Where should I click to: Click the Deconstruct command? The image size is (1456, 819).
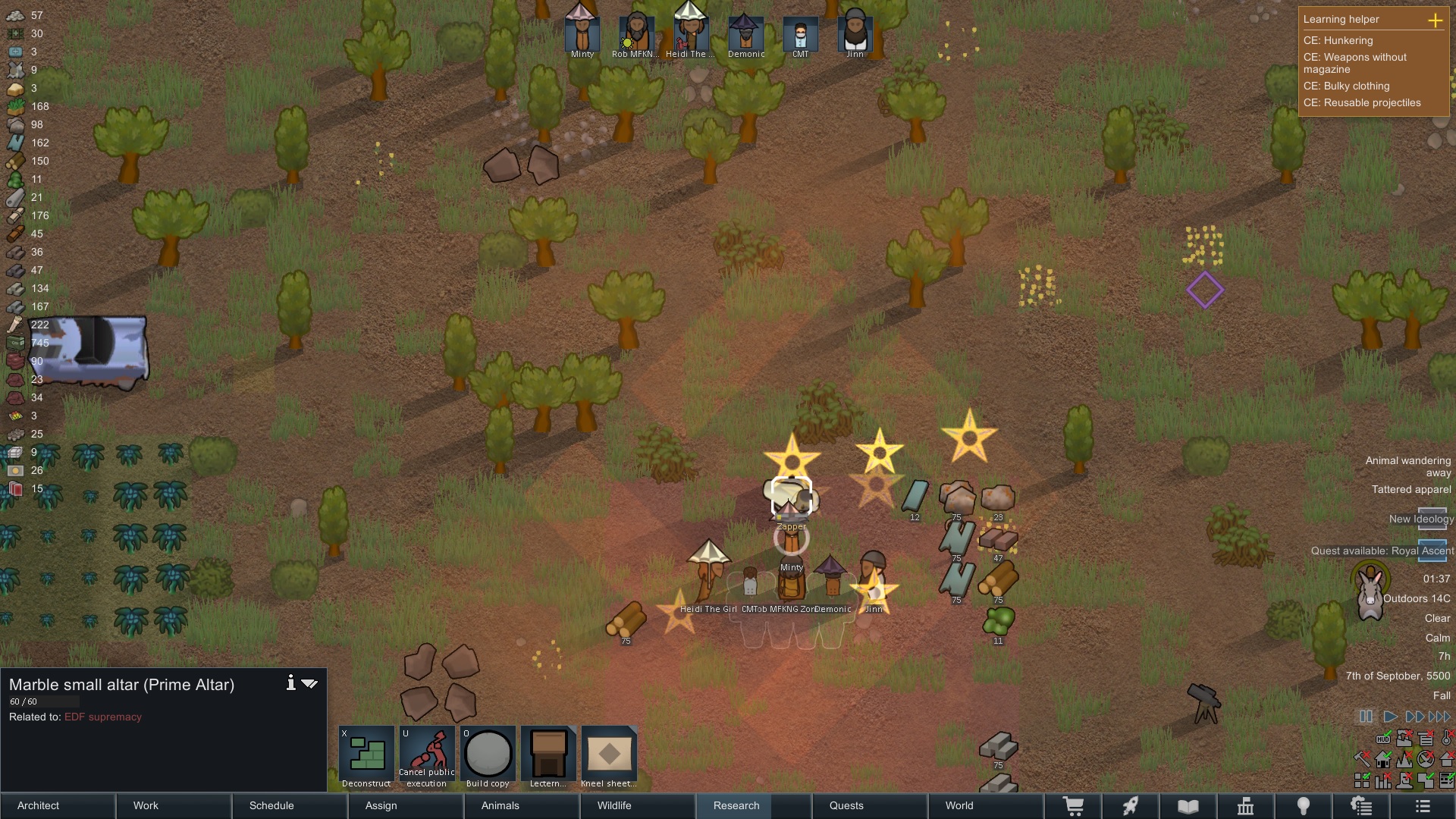click(367, 757)
